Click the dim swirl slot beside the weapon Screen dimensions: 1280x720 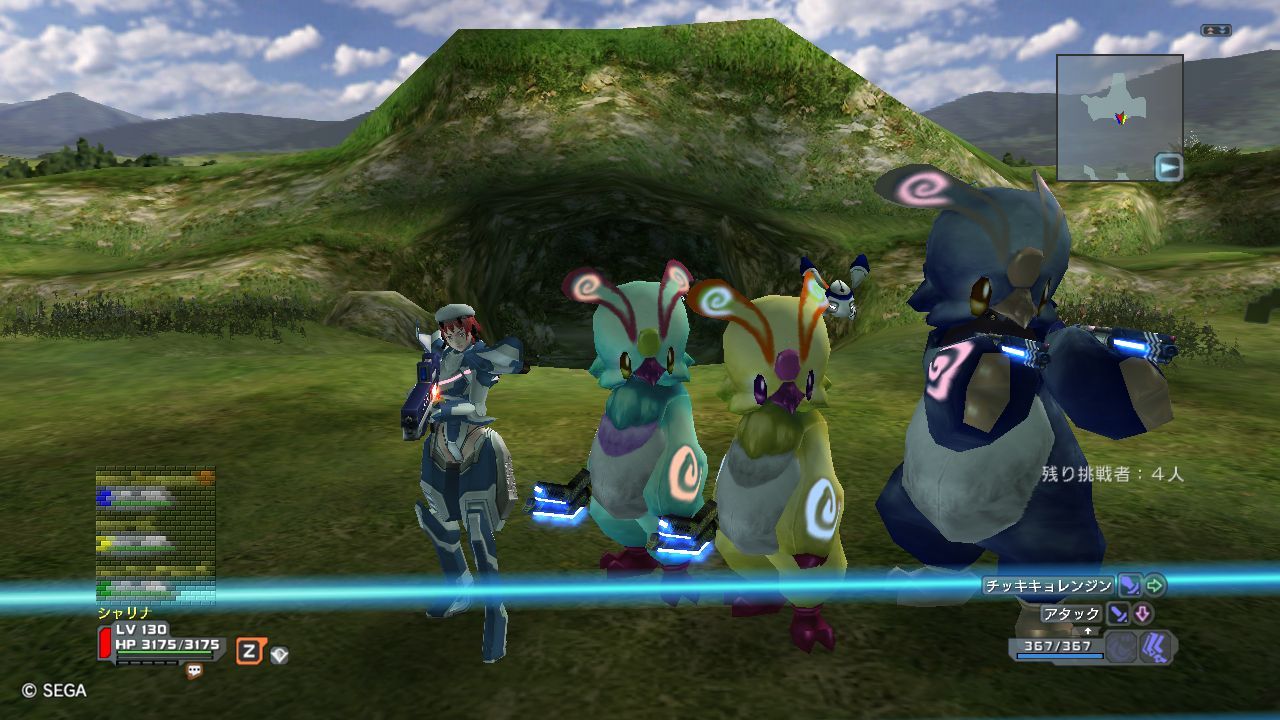1121,647
